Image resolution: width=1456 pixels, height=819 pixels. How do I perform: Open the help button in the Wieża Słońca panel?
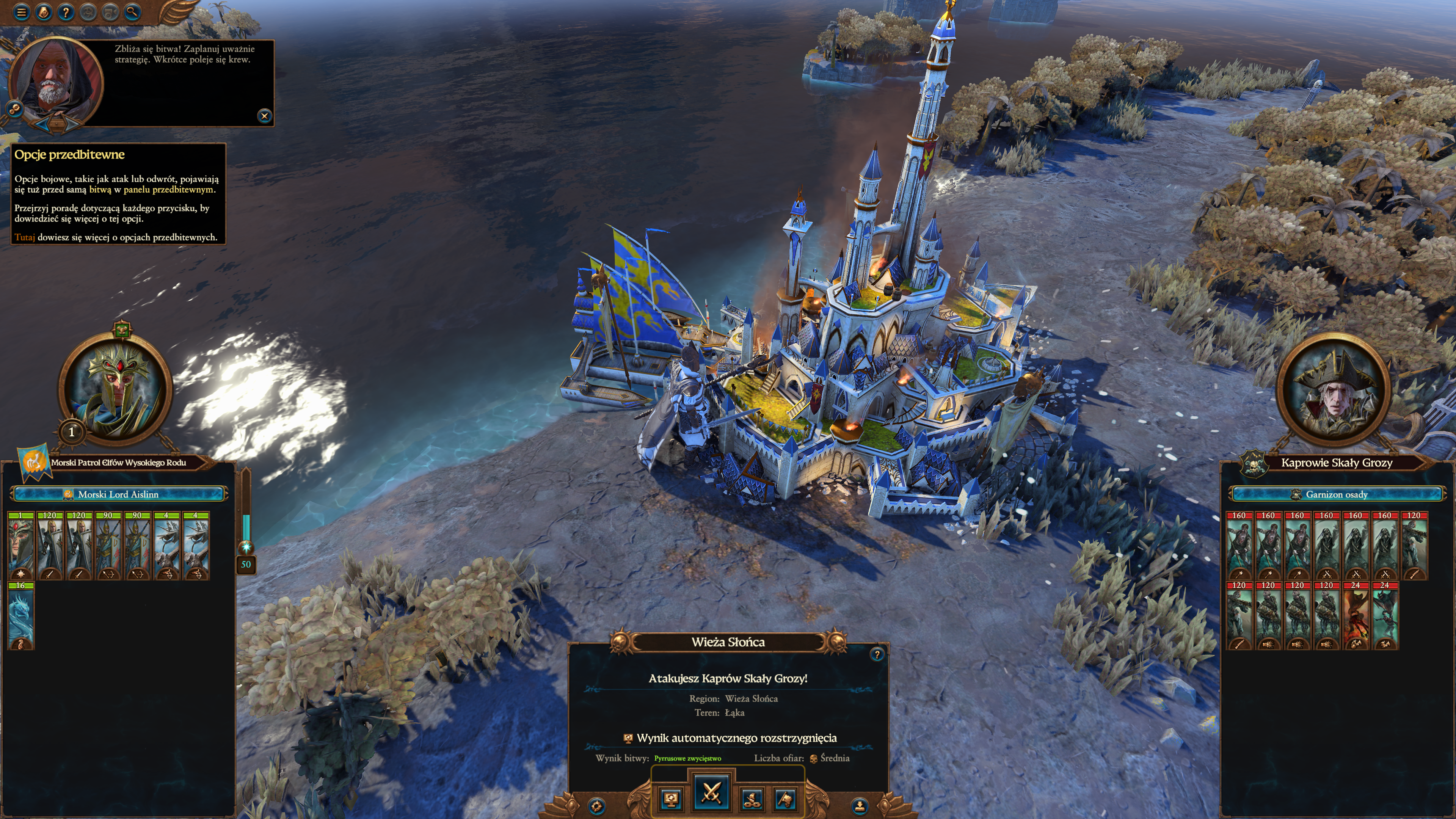coord(877,655)
